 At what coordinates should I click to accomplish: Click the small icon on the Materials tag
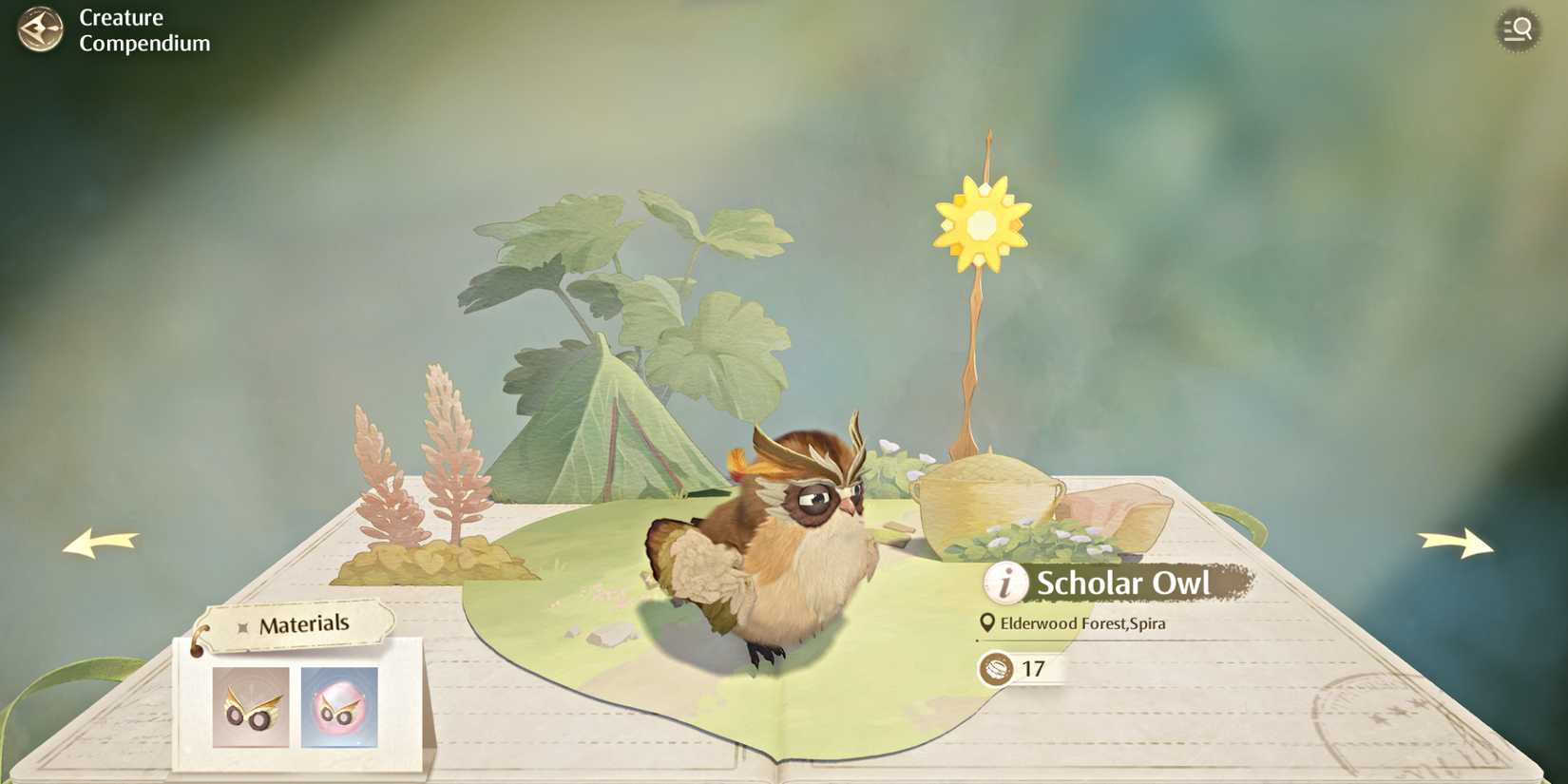[245, 624]
